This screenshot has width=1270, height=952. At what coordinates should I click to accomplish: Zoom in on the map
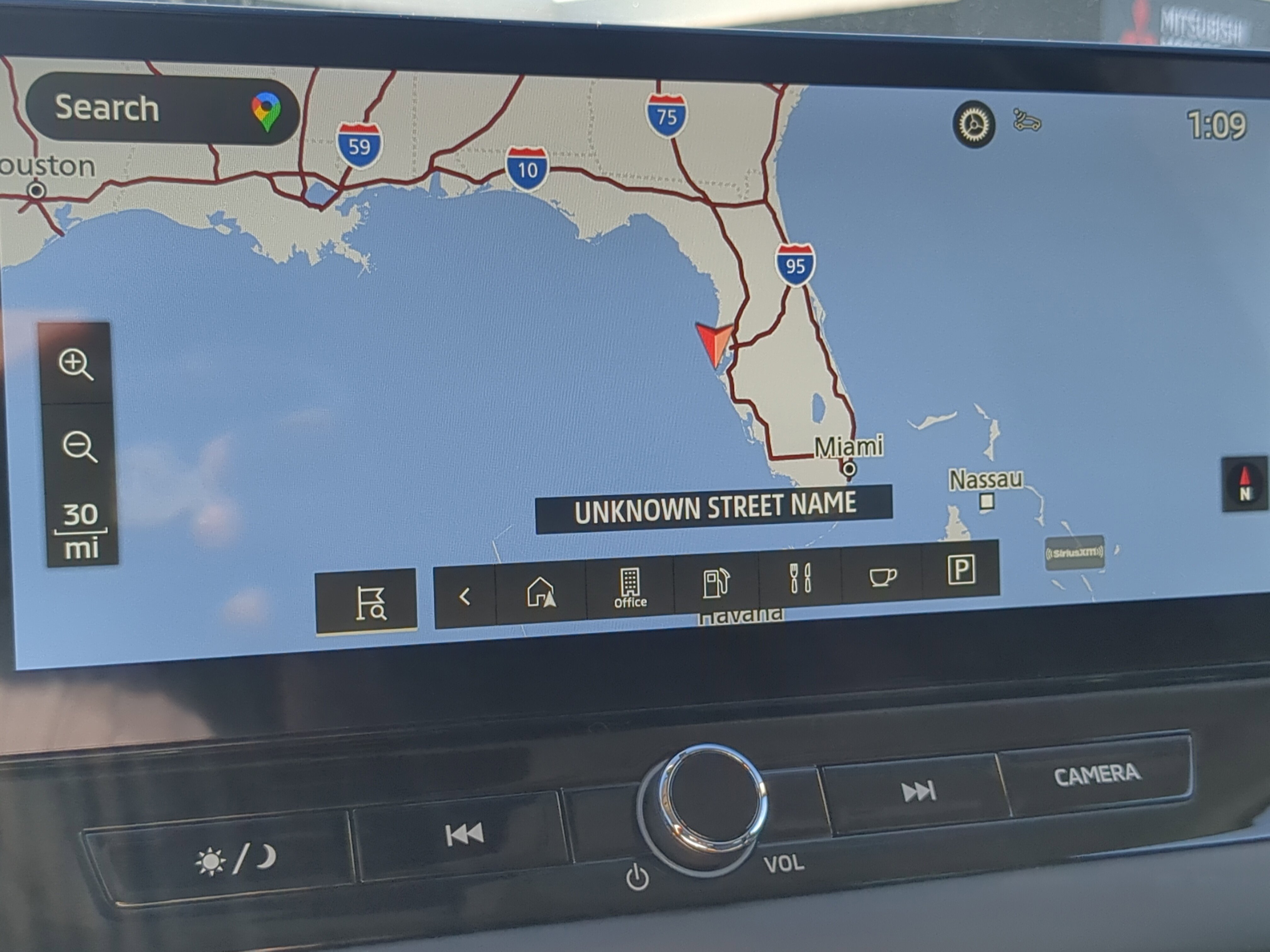(x=76, y=364)
